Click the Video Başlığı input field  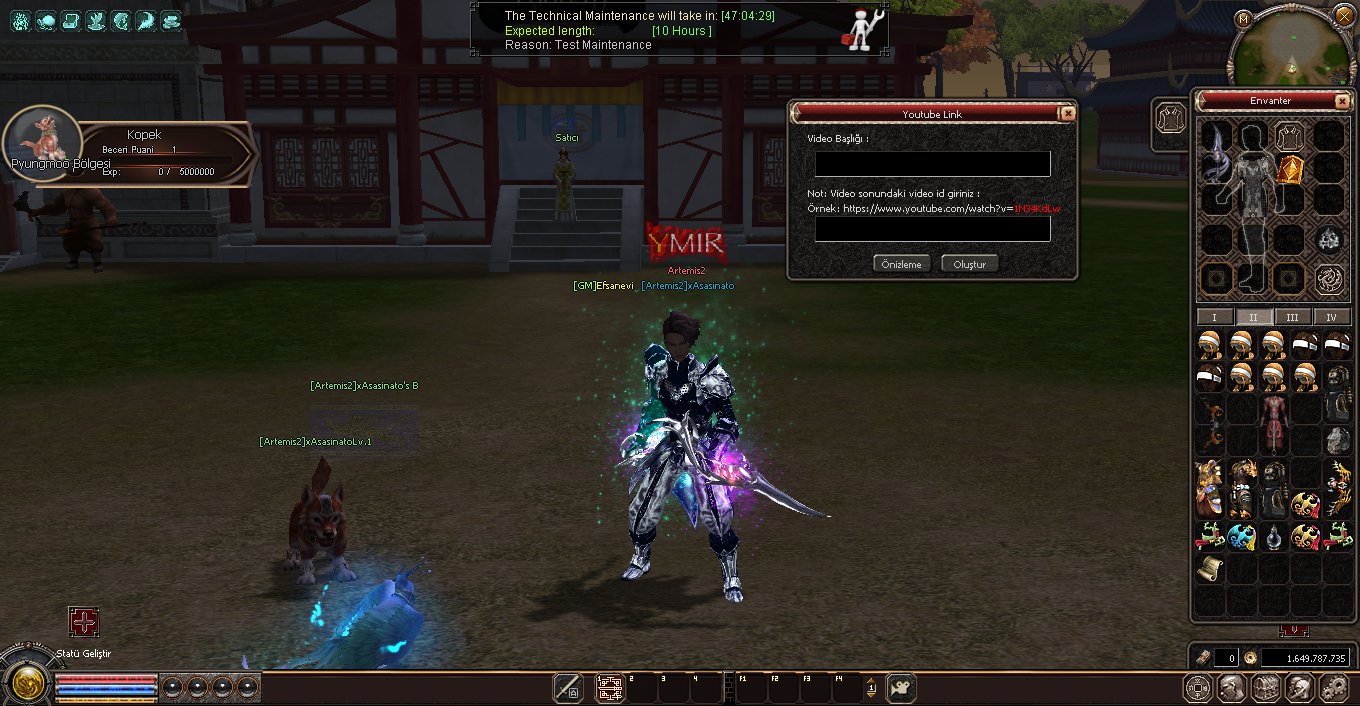(x=932, y=164)
